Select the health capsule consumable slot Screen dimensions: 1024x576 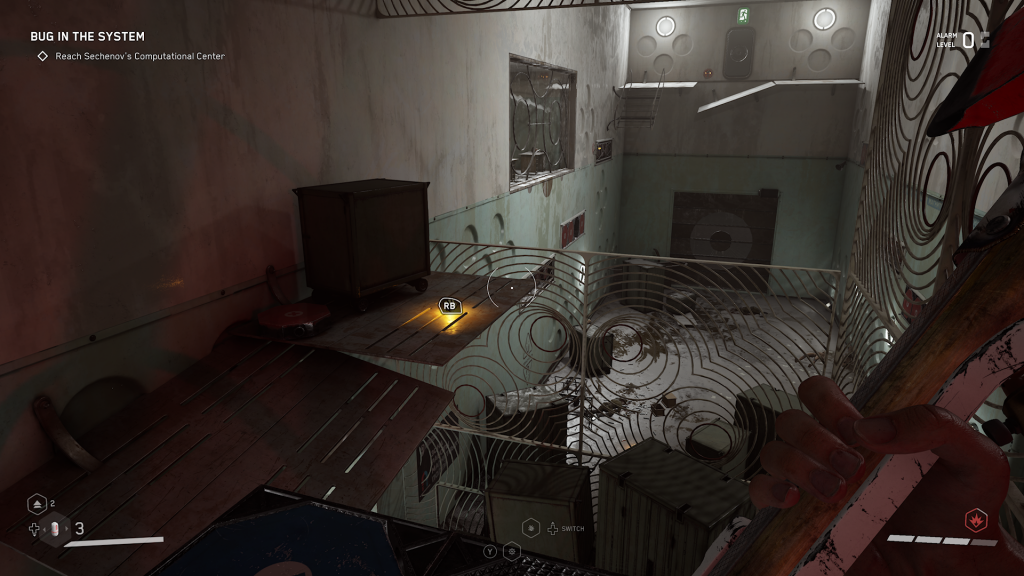click(x=57, y=529)
